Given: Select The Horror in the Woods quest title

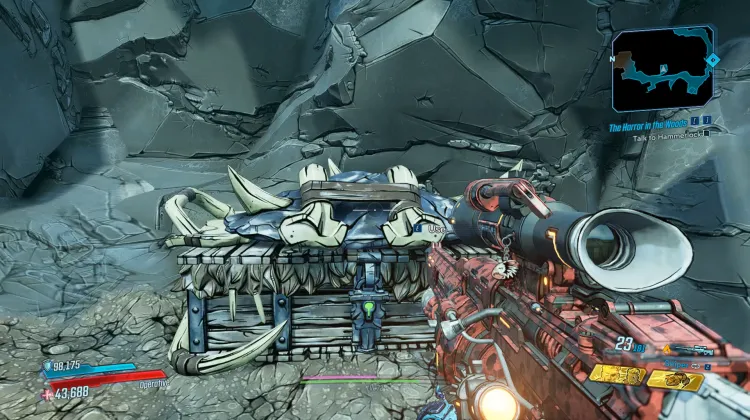Looking at the screenshot, I should 650,126.
